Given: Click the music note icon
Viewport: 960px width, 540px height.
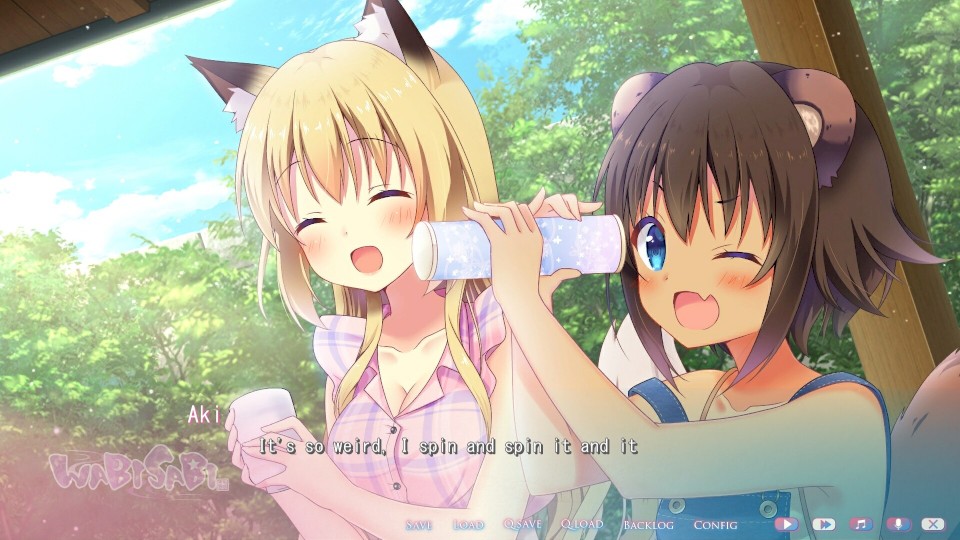Looking at the screenshot, I should point(861,523).
